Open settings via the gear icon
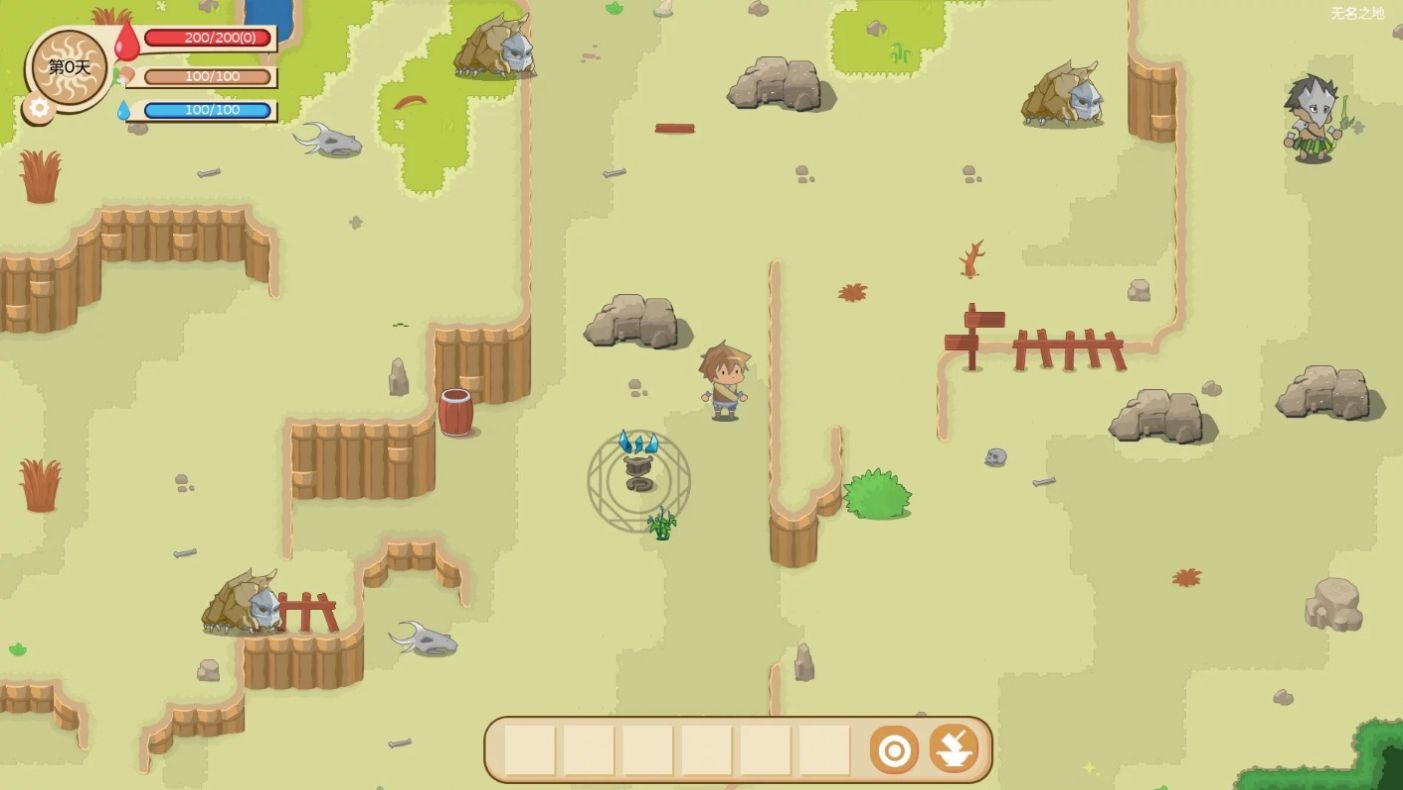 point(39,108)
